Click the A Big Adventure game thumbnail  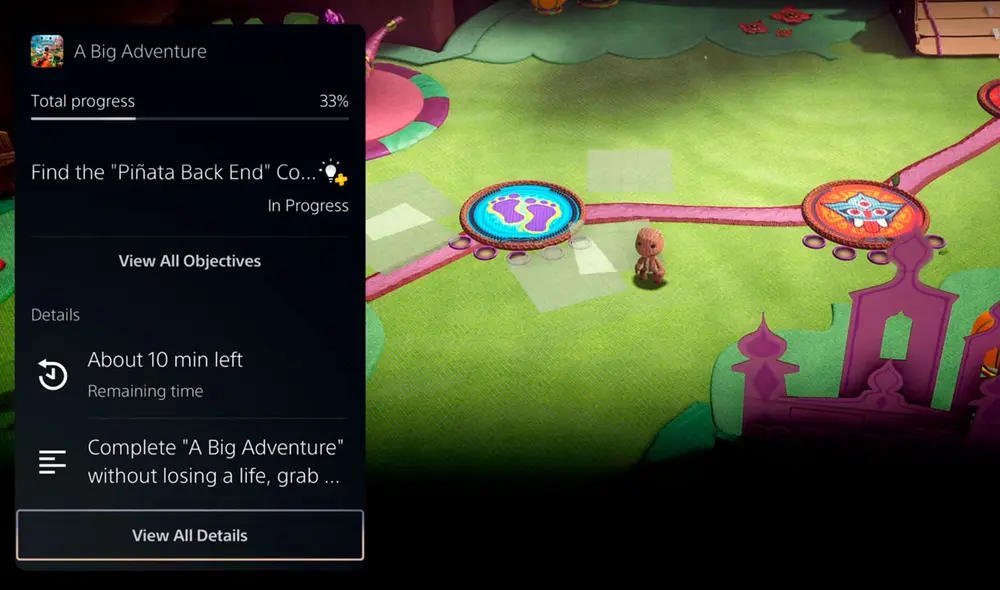coord(47,51)
